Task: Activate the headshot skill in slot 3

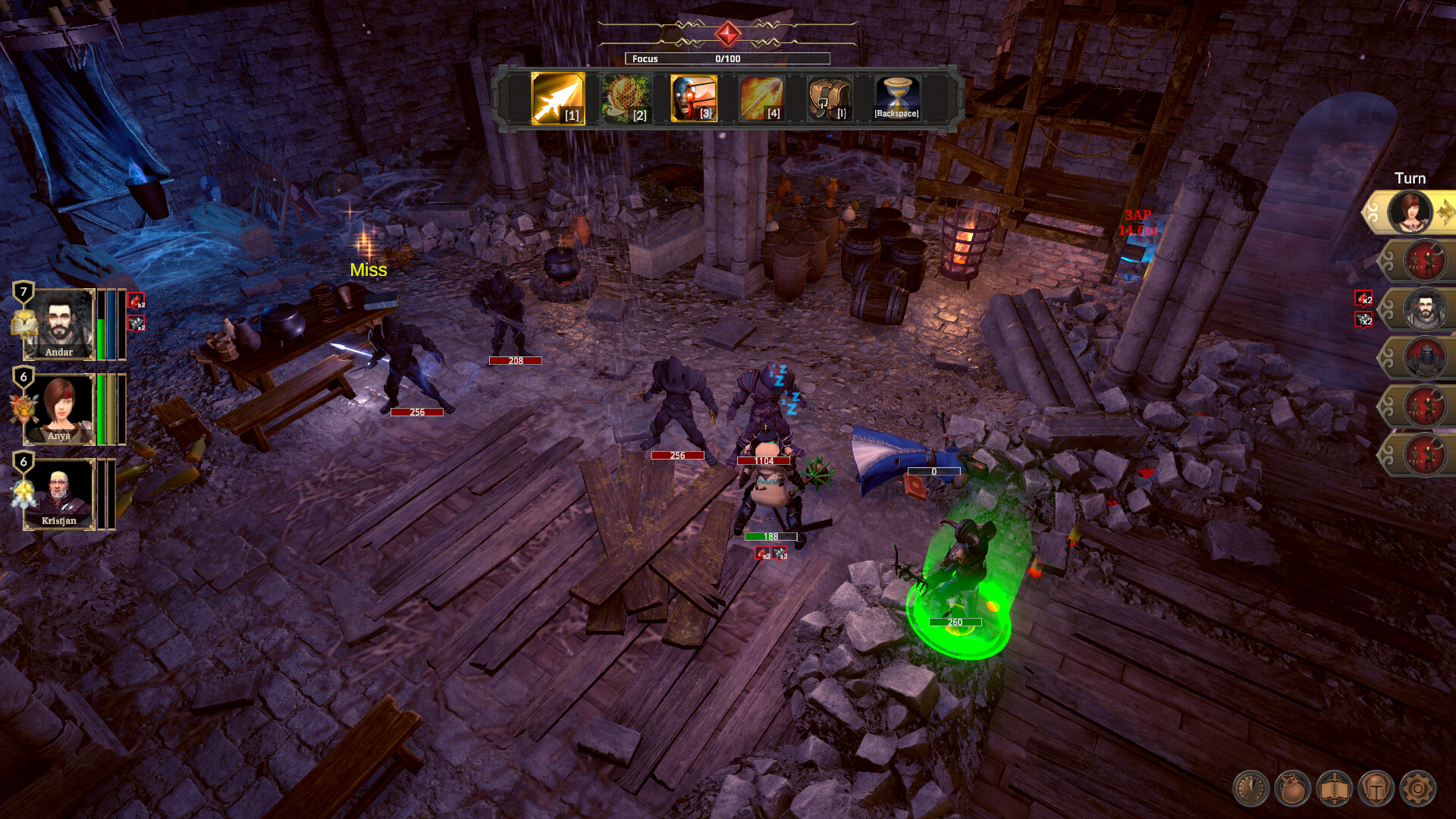Action: coord(693,99)
